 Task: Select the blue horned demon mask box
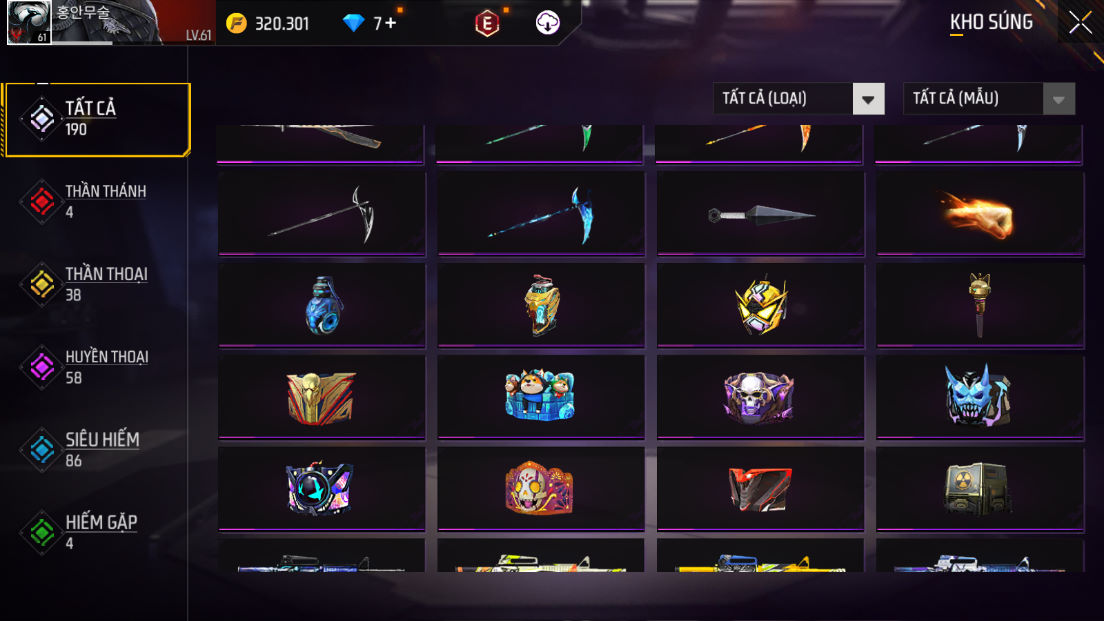tap(979, 396)
